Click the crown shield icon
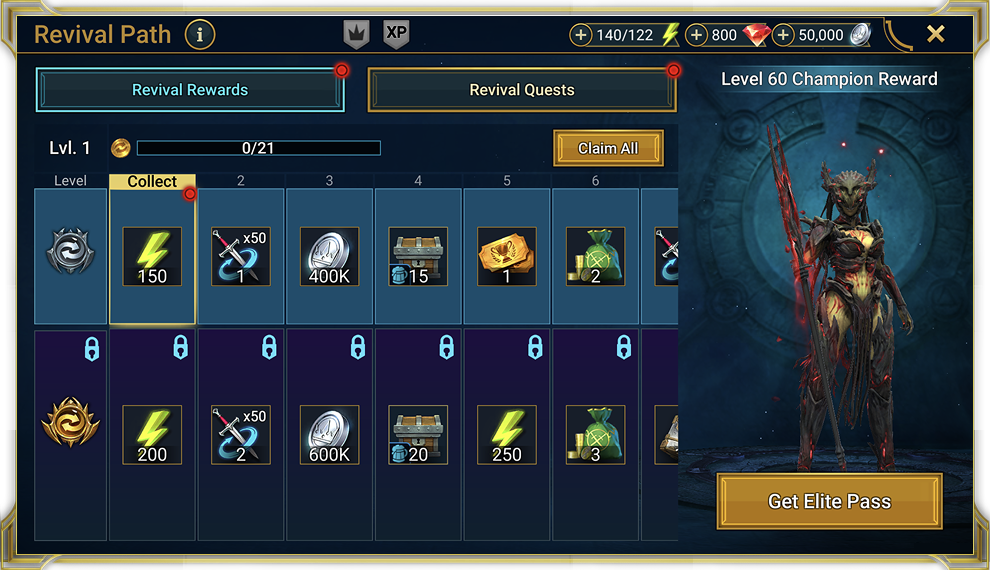This screenshot has width=990, height=570. click(356, 34)
